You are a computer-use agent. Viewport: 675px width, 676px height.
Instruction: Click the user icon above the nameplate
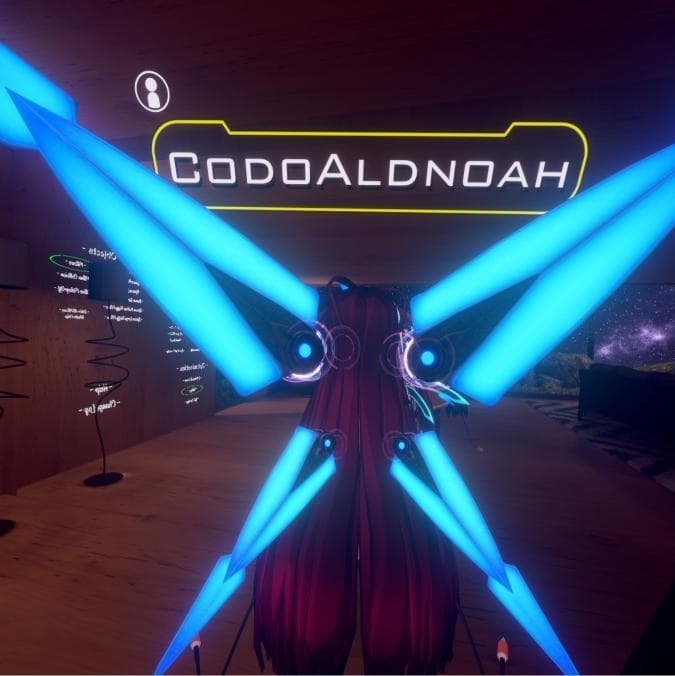click(x=152, y=91)
